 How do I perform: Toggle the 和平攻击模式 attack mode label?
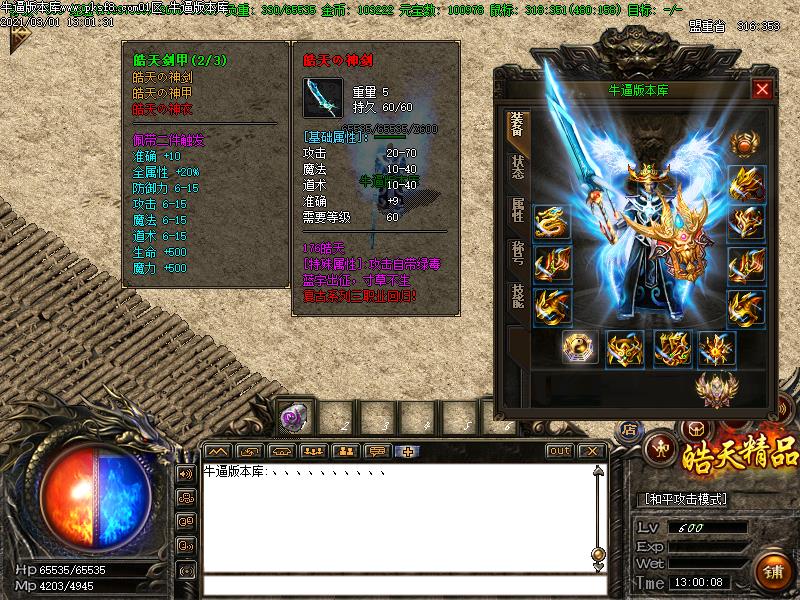683,499
